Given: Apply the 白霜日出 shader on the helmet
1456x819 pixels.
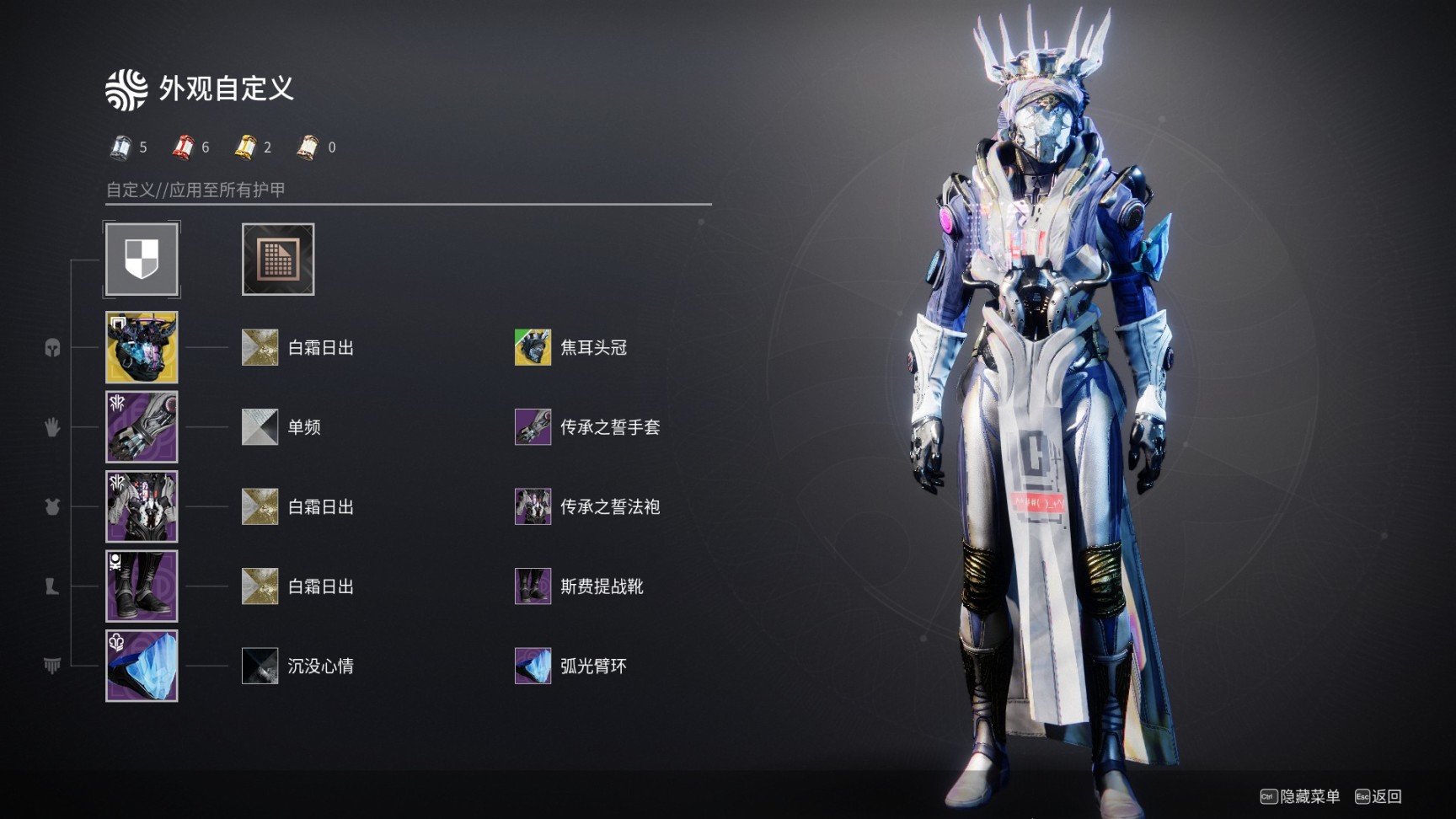Looking at the screenshot, I should point(260,347).
